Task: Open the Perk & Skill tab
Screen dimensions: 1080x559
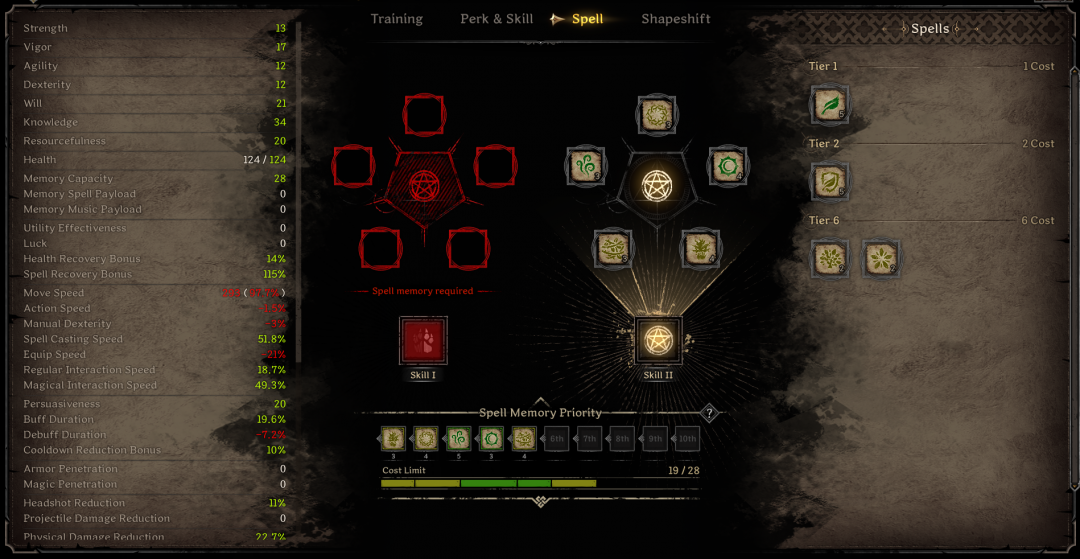Action: [496, 19]
